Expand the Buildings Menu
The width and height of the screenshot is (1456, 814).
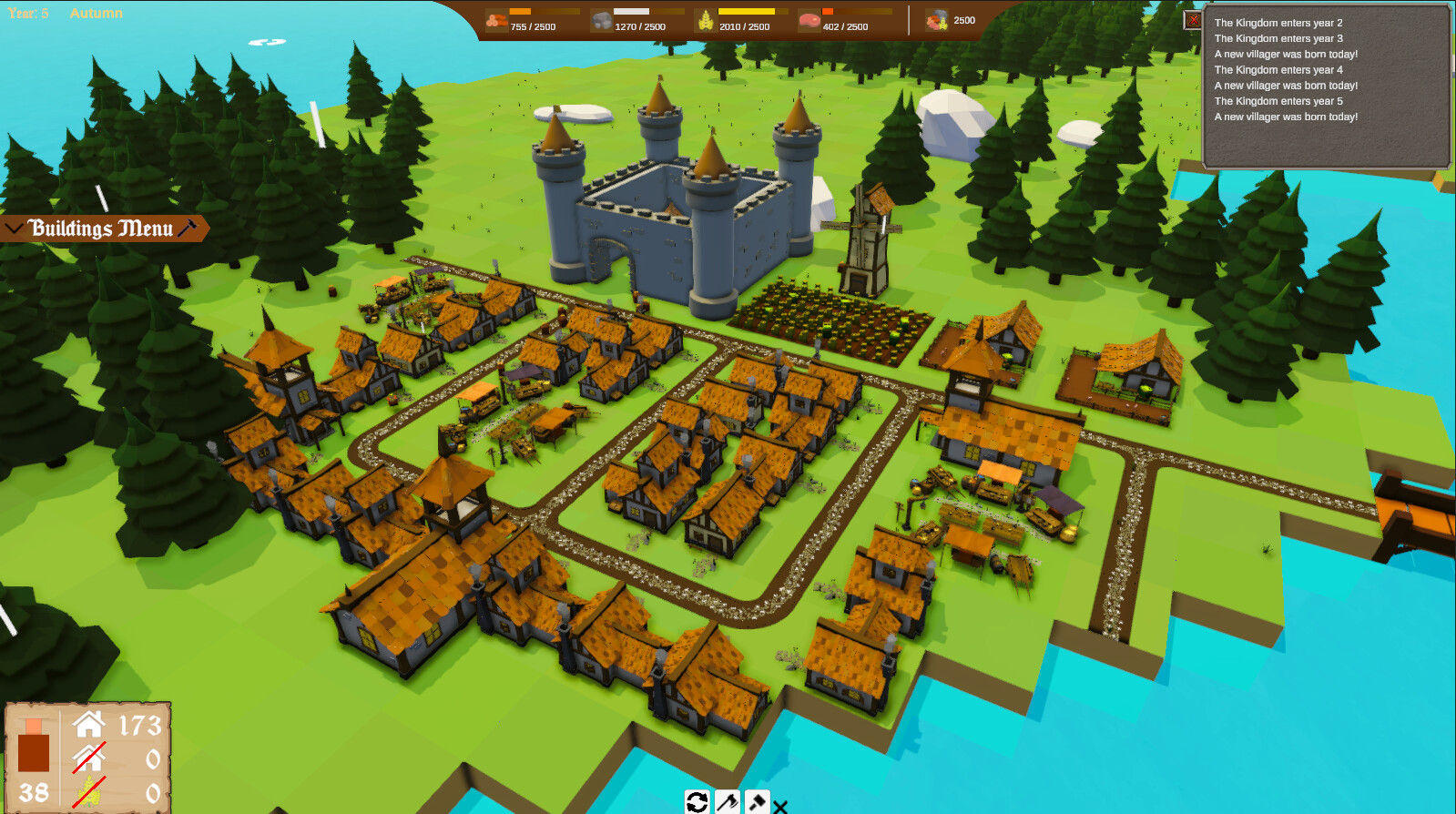pos(102,228)
